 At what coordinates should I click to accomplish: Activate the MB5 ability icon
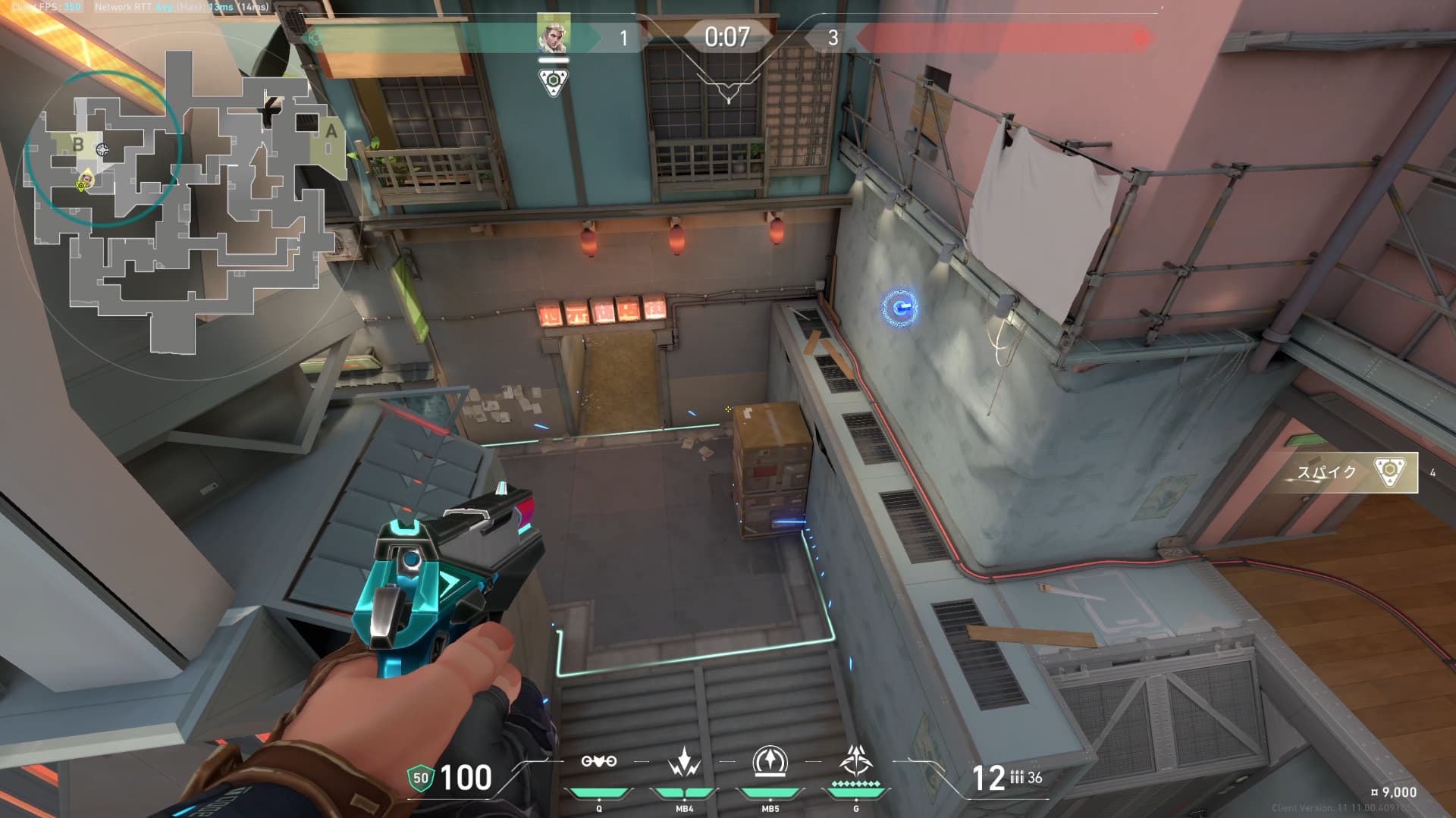tap(770, 762)
